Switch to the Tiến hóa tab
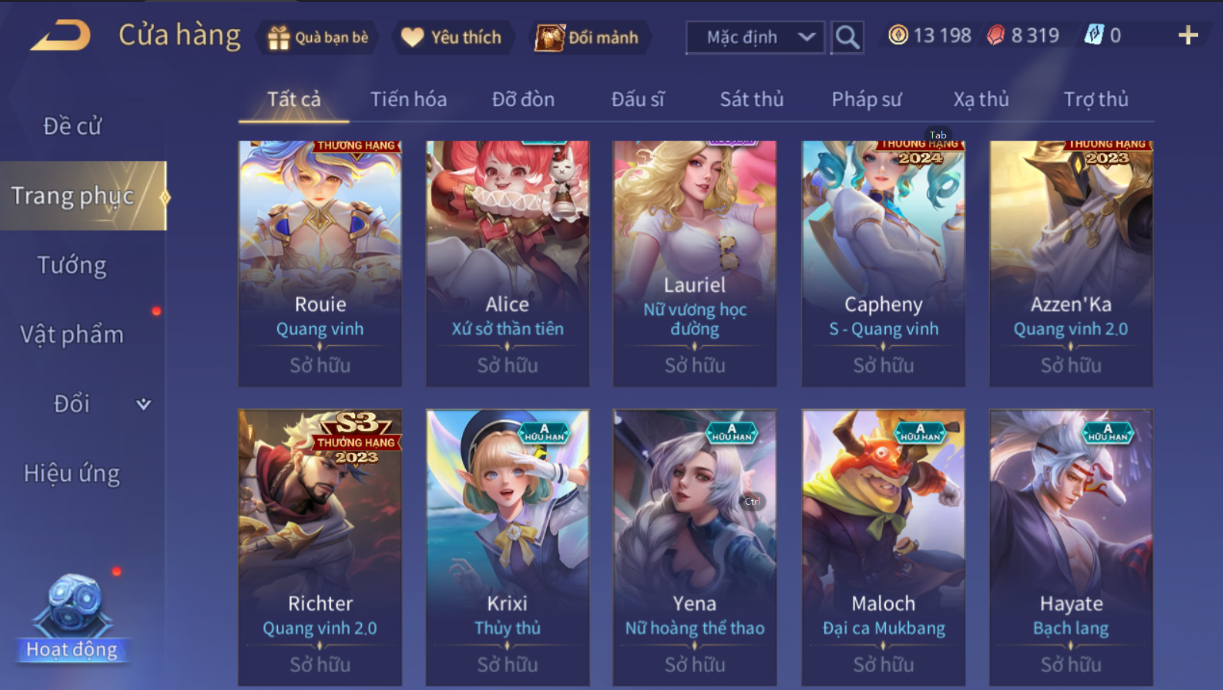This screenshot has height=690, width=1223. tap(408, 99)
